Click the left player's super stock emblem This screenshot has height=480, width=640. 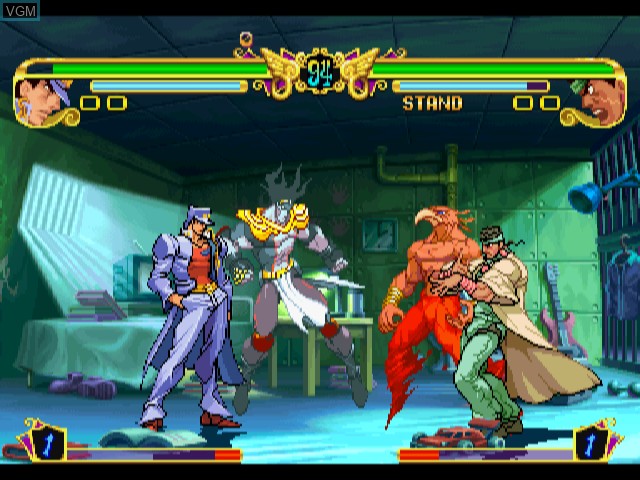(x=47, y=443)
